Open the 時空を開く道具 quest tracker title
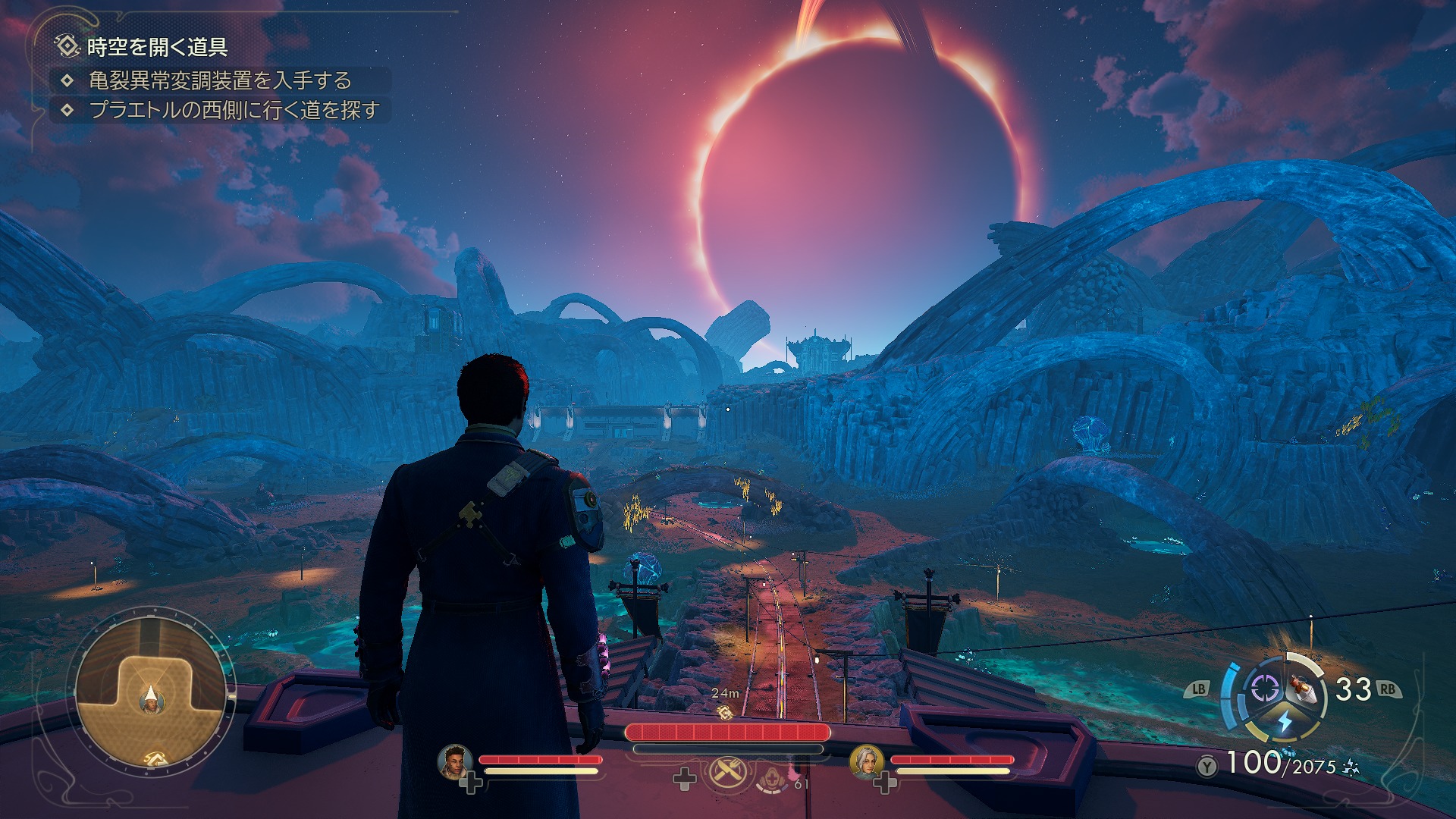This screenshot has height=819, width=1456. [x=157, y=47]
